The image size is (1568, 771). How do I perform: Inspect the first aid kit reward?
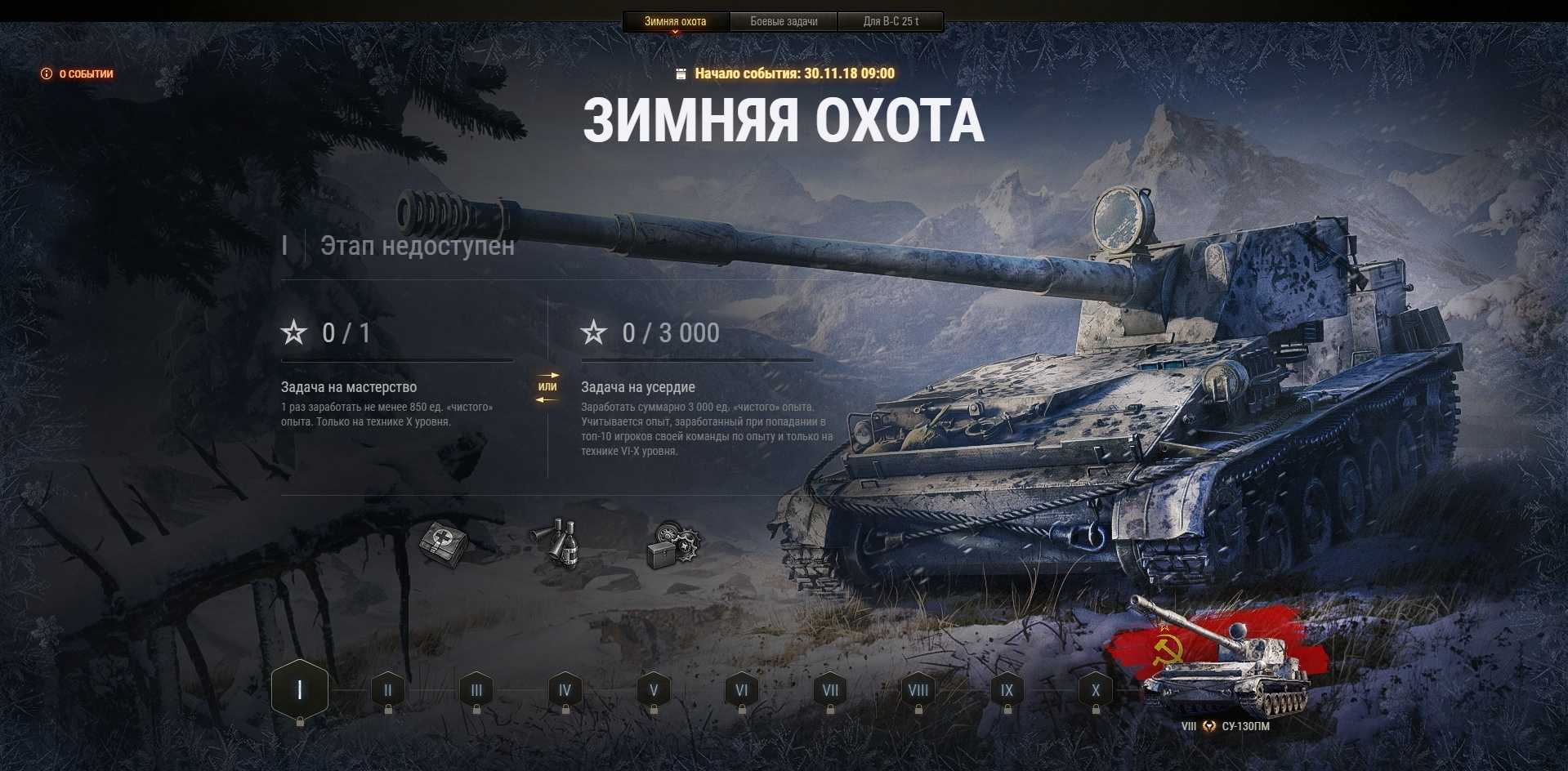click(444, 542)
